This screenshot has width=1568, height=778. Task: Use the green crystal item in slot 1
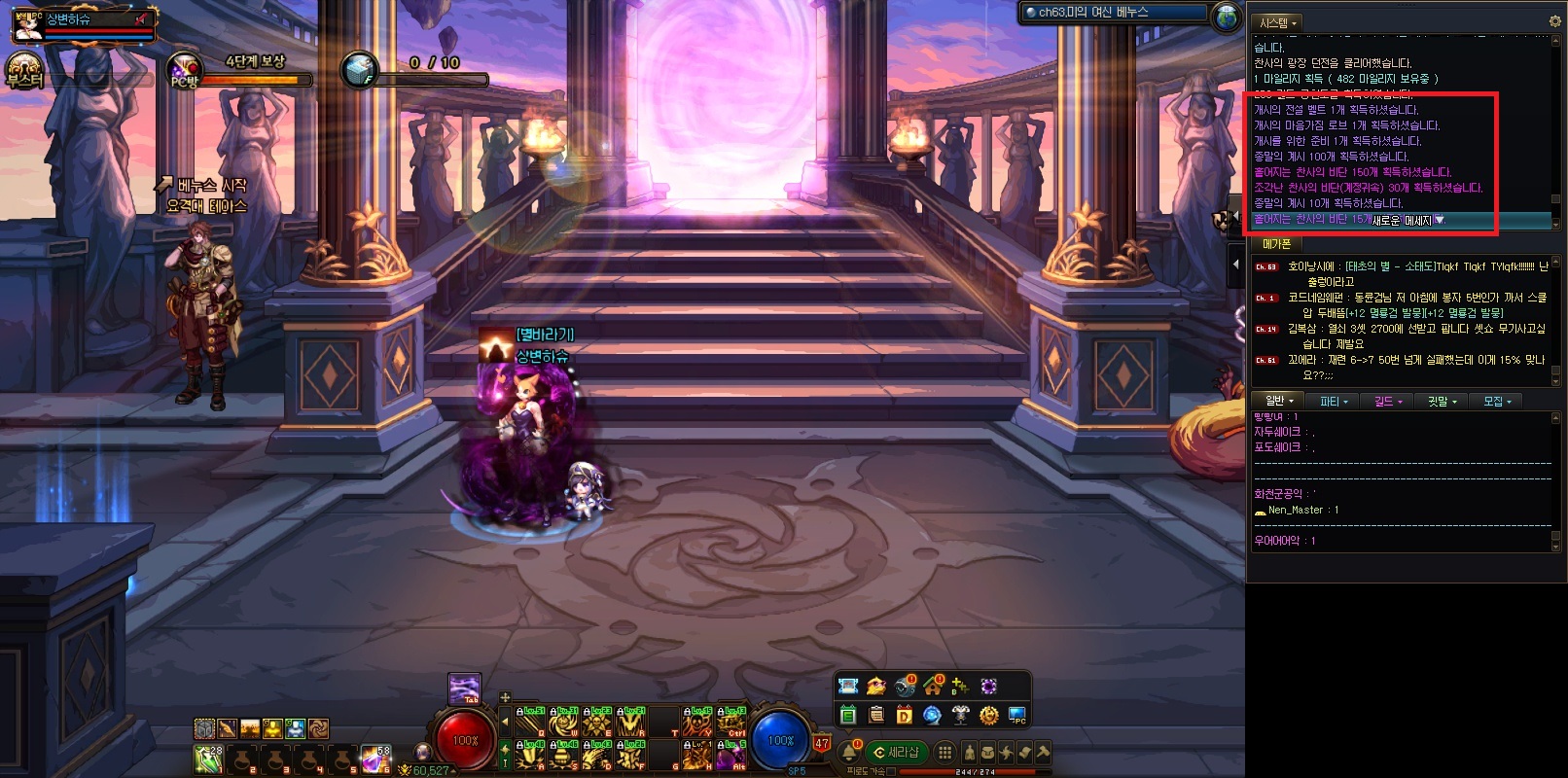click(208, 760)
